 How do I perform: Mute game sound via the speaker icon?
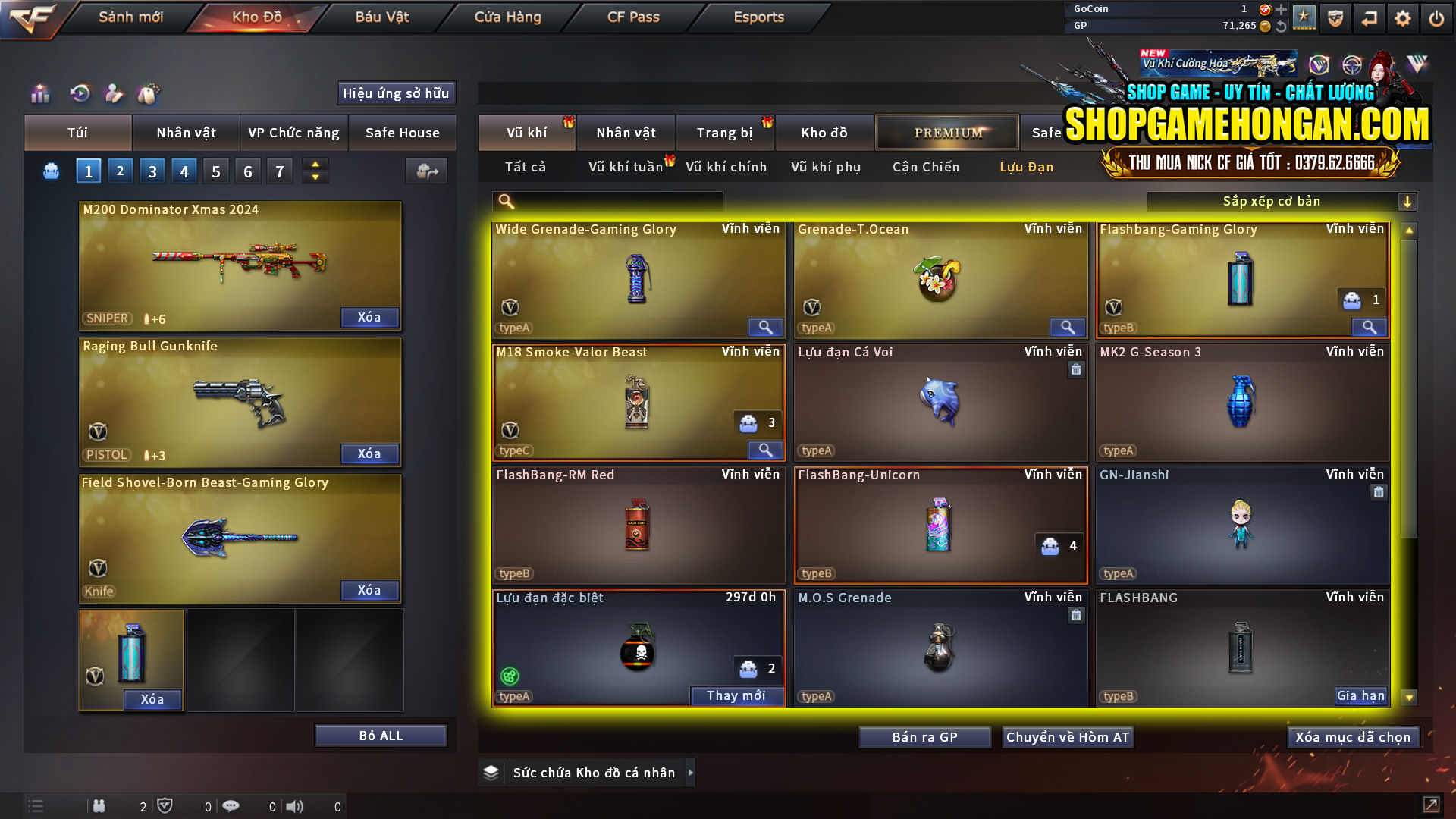coord(294,806)
